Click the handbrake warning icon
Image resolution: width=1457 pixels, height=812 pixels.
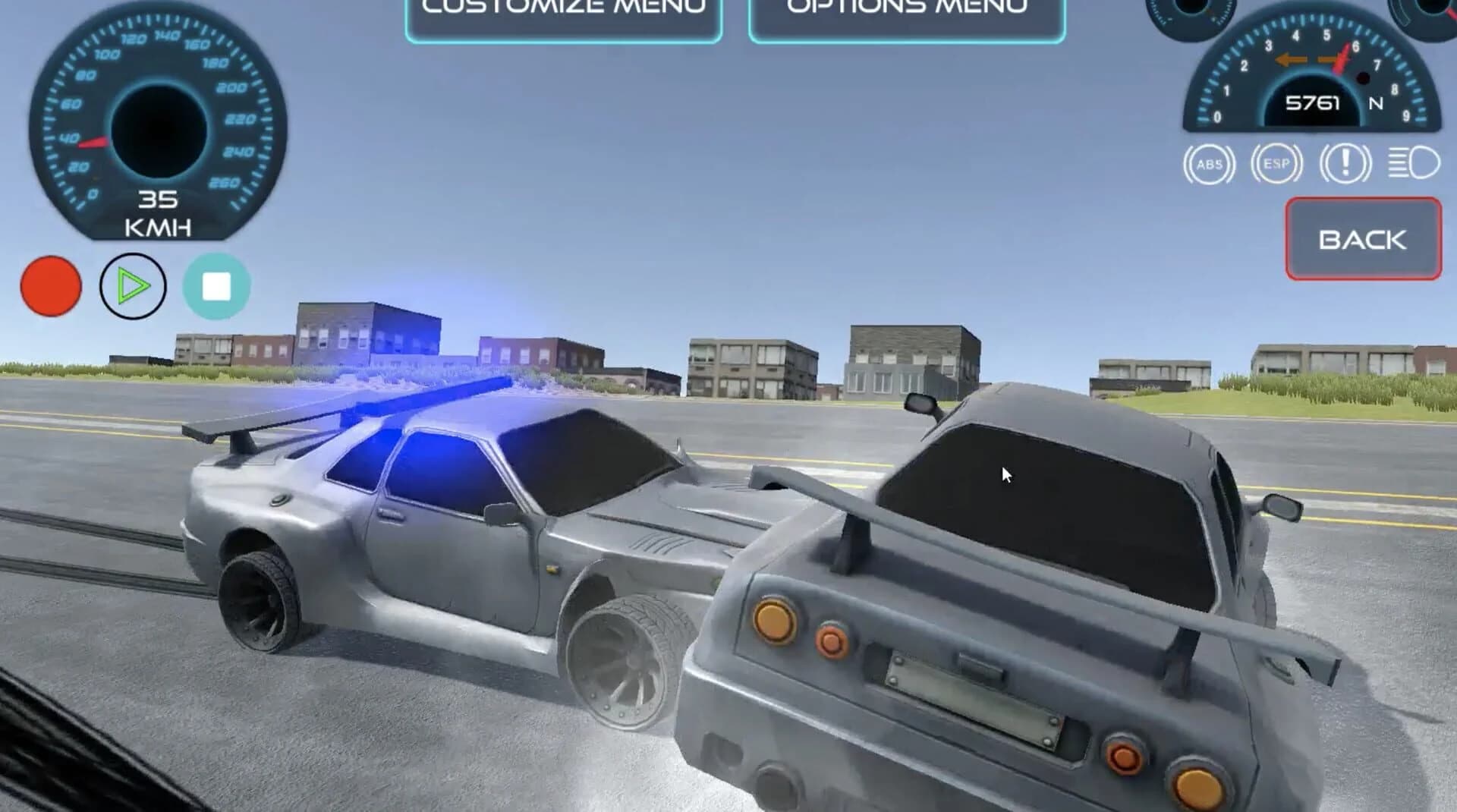1345,162
